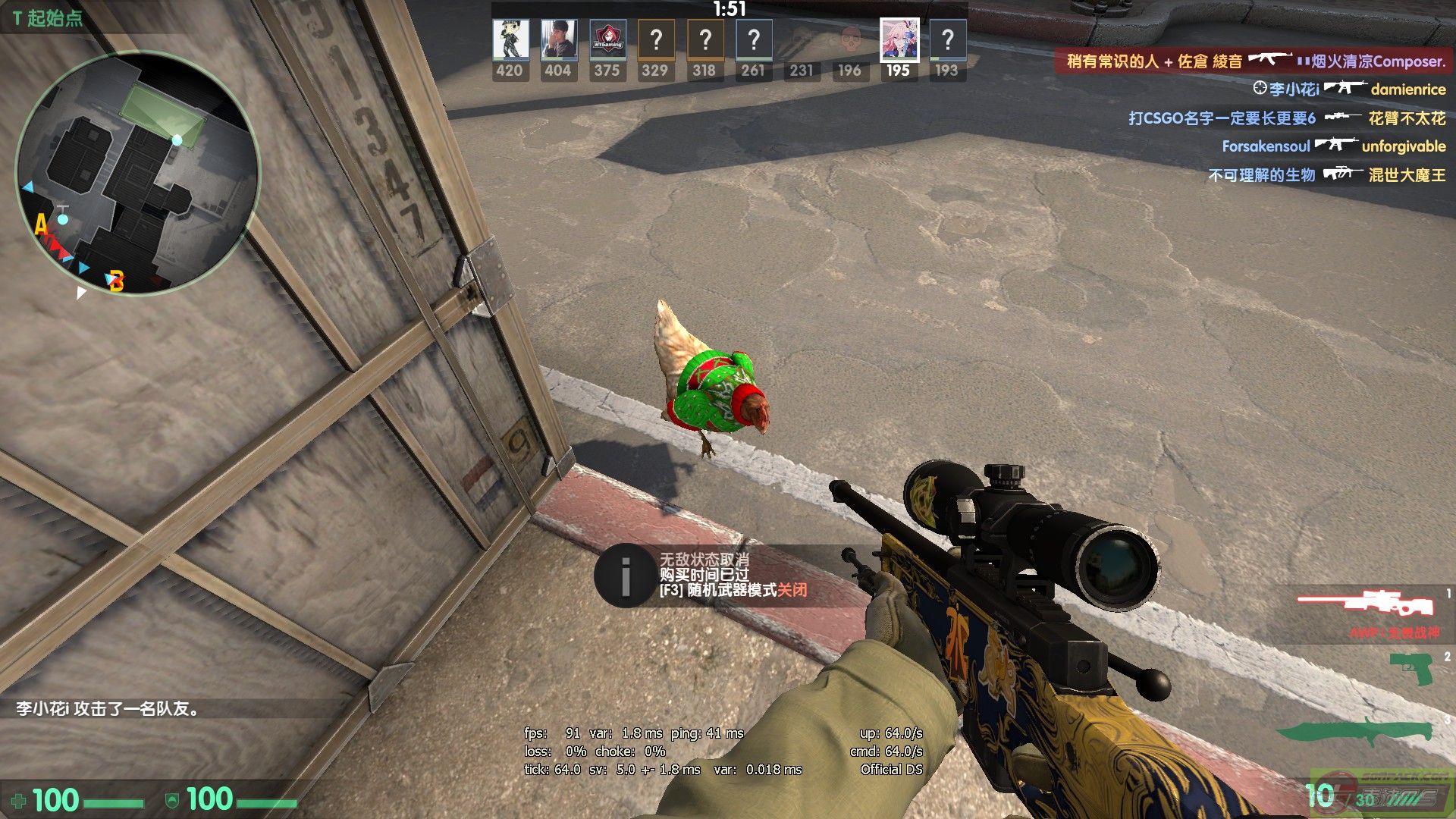This screenshot has width=1456, height=819.
Task: Choose the question-mark avatar with score 193
Action: click(947, 40)
